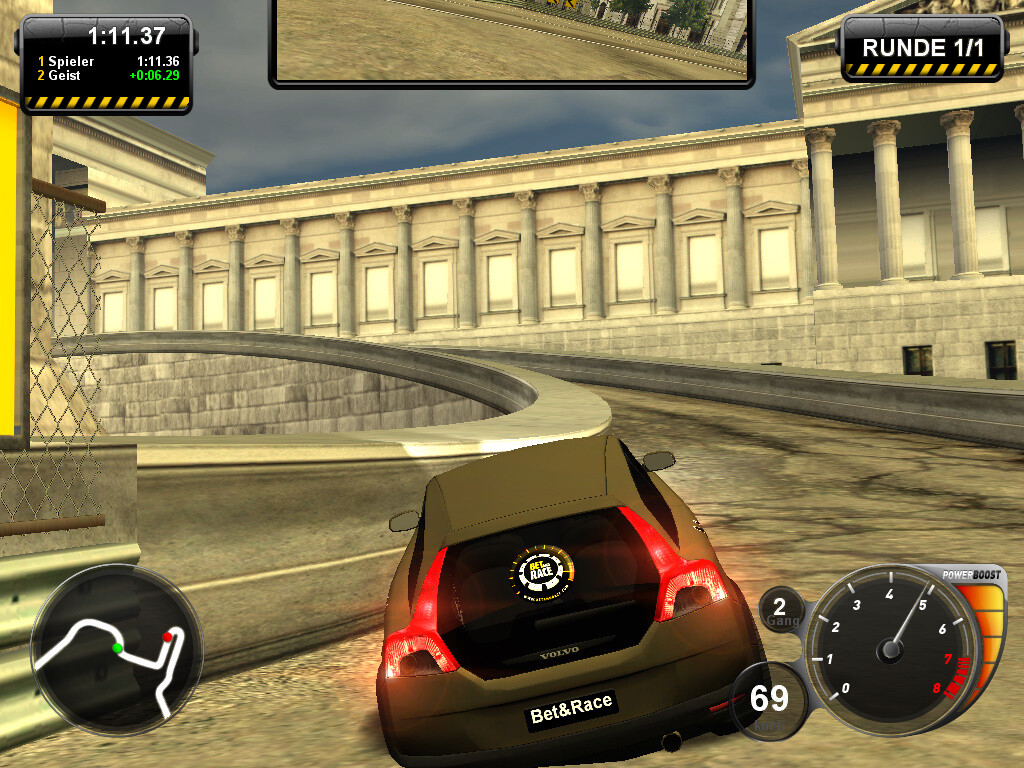The width and height of the screenshot is (1024, 768).
Task: Select the Spieler row in the standings
Action: (105, 61)
